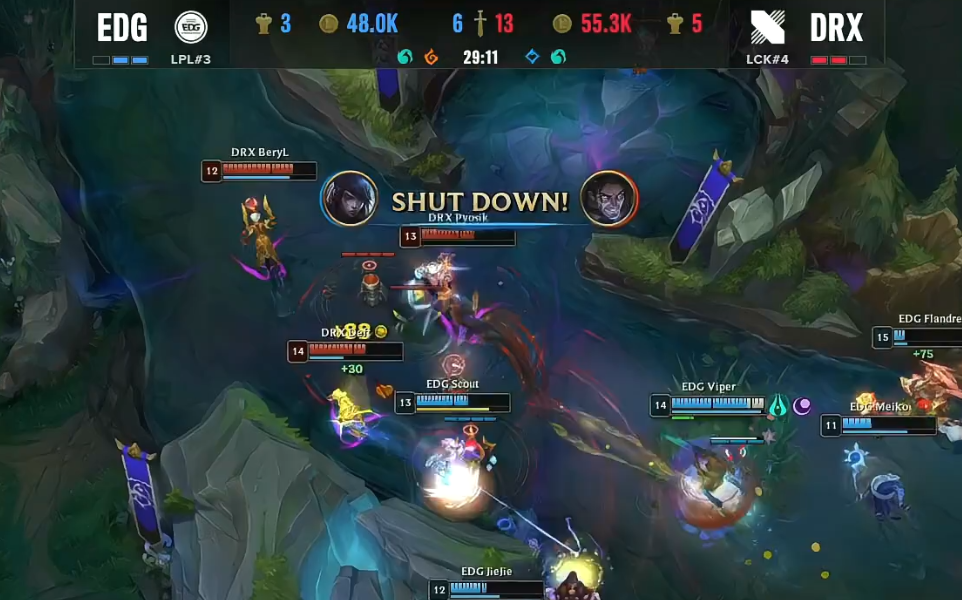962x600 pixels.
Task: Select the left champion portrait in the Shut Down banner
Action: tap(349, 199)
